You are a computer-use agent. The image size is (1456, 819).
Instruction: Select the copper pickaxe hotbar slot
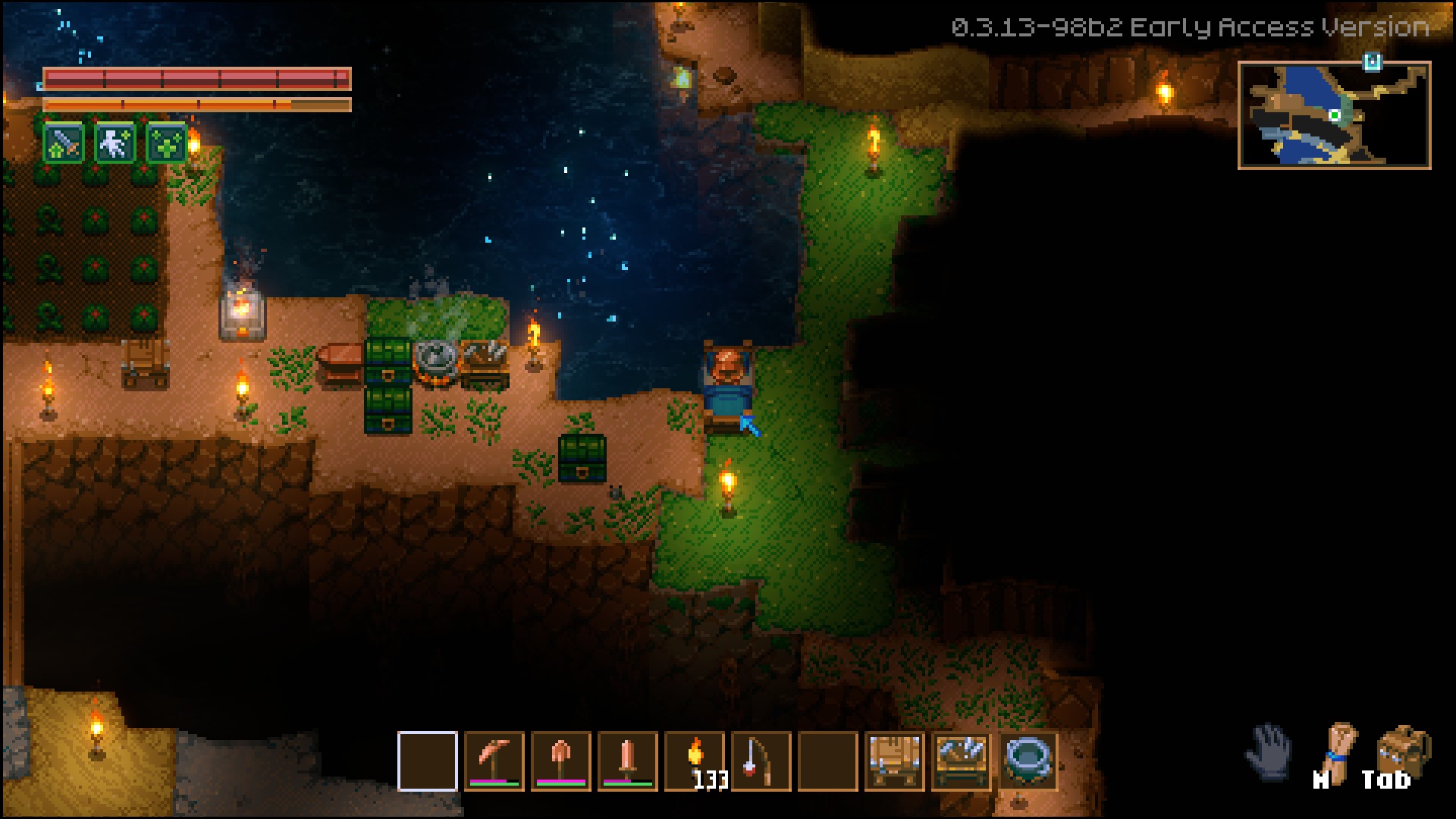pyautogui.click(x=494, y=761)
